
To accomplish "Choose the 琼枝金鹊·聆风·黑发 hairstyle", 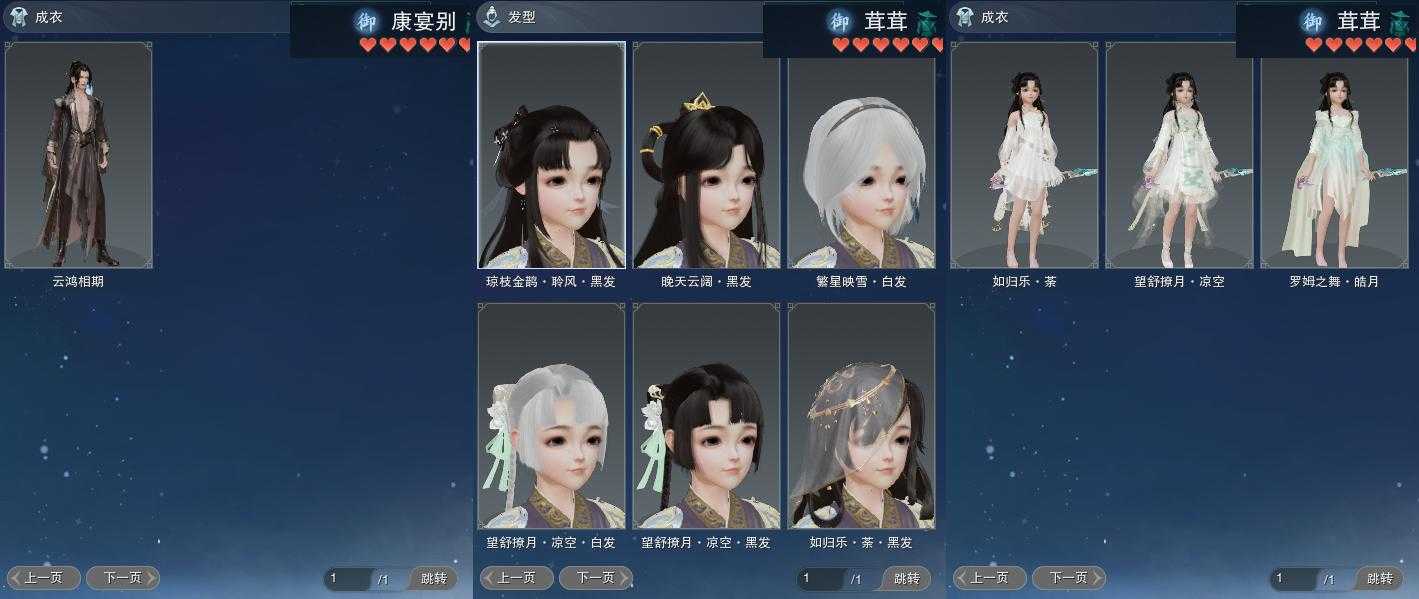I will (x=551, y=155).
